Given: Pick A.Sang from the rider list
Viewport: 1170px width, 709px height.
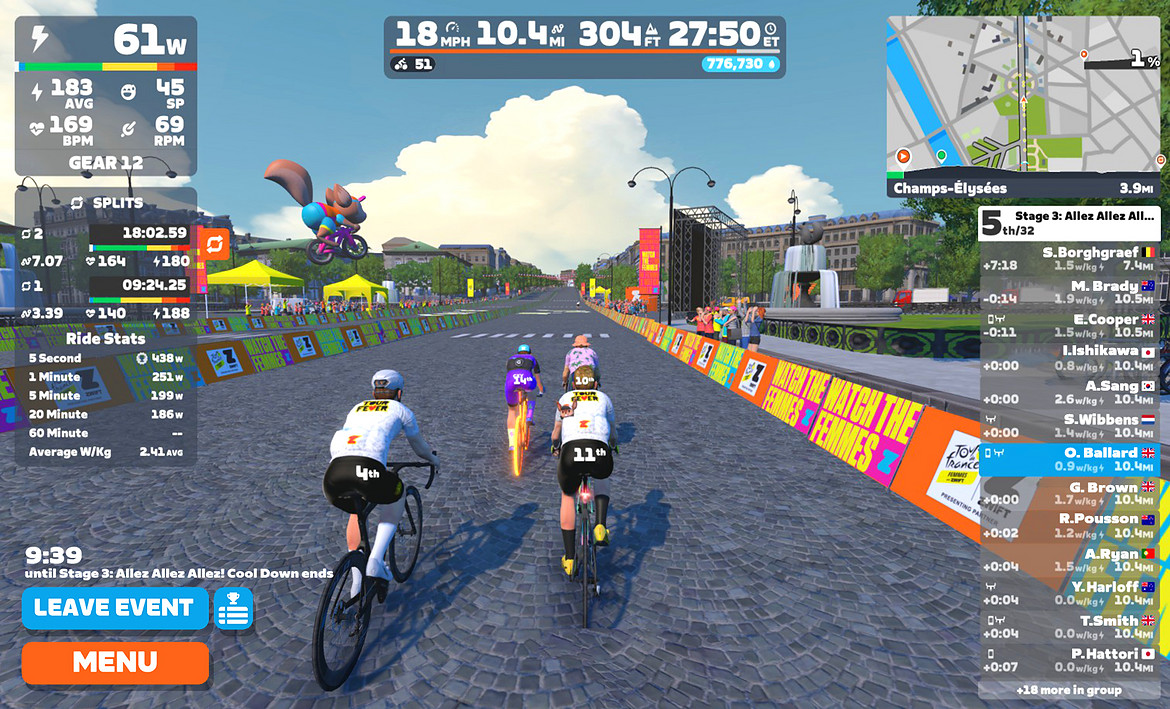Looking at the screenshot, I should click(x=1069, y=392).
